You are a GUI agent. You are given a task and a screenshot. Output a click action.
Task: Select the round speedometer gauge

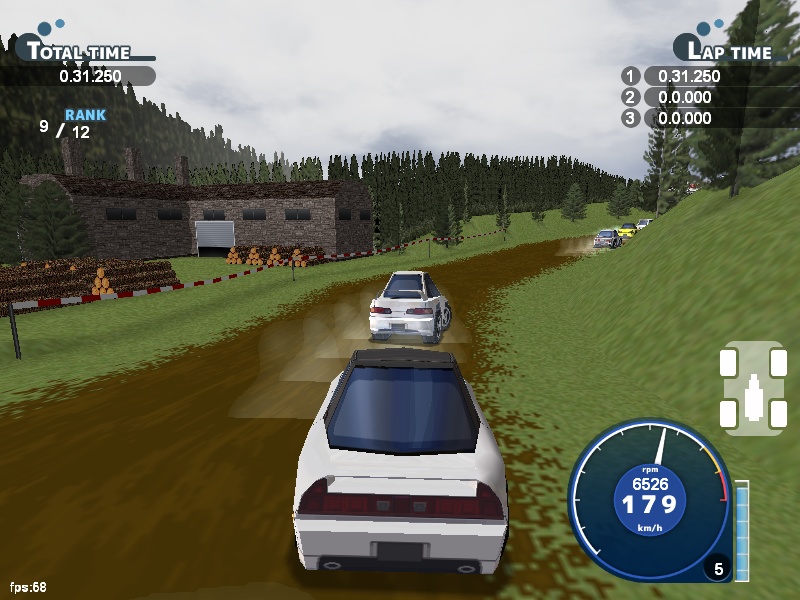tap(650, 500)
